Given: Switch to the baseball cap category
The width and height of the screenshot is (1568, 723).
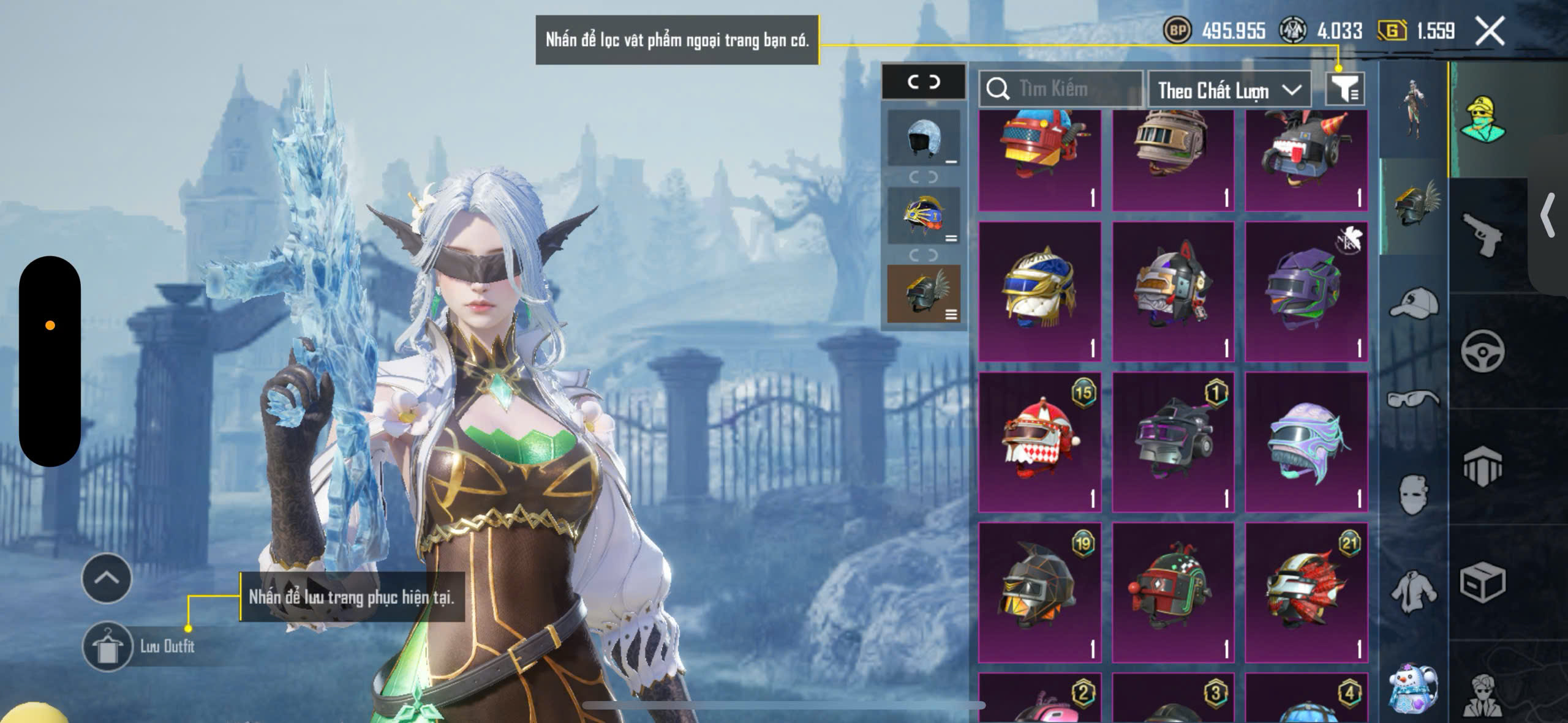Looking at the screenshot, I should click(1414, 304).
